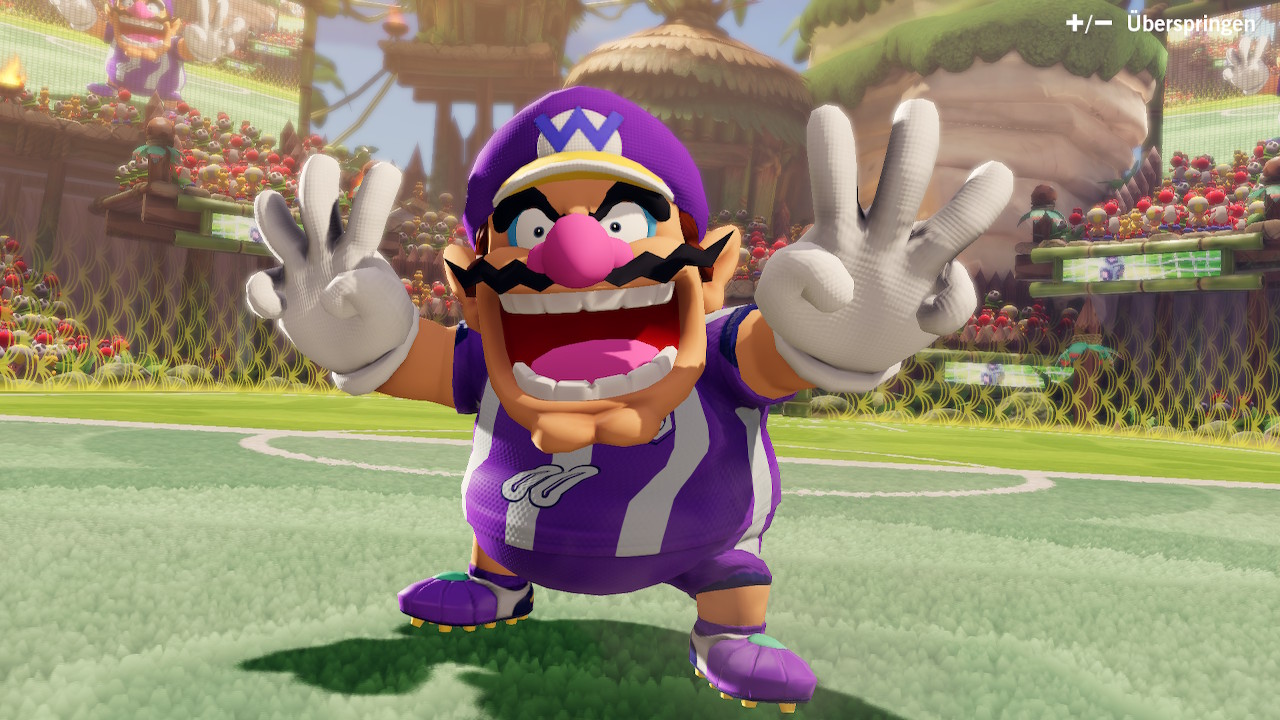Click the plus sign in the skip prompt

1076,22
